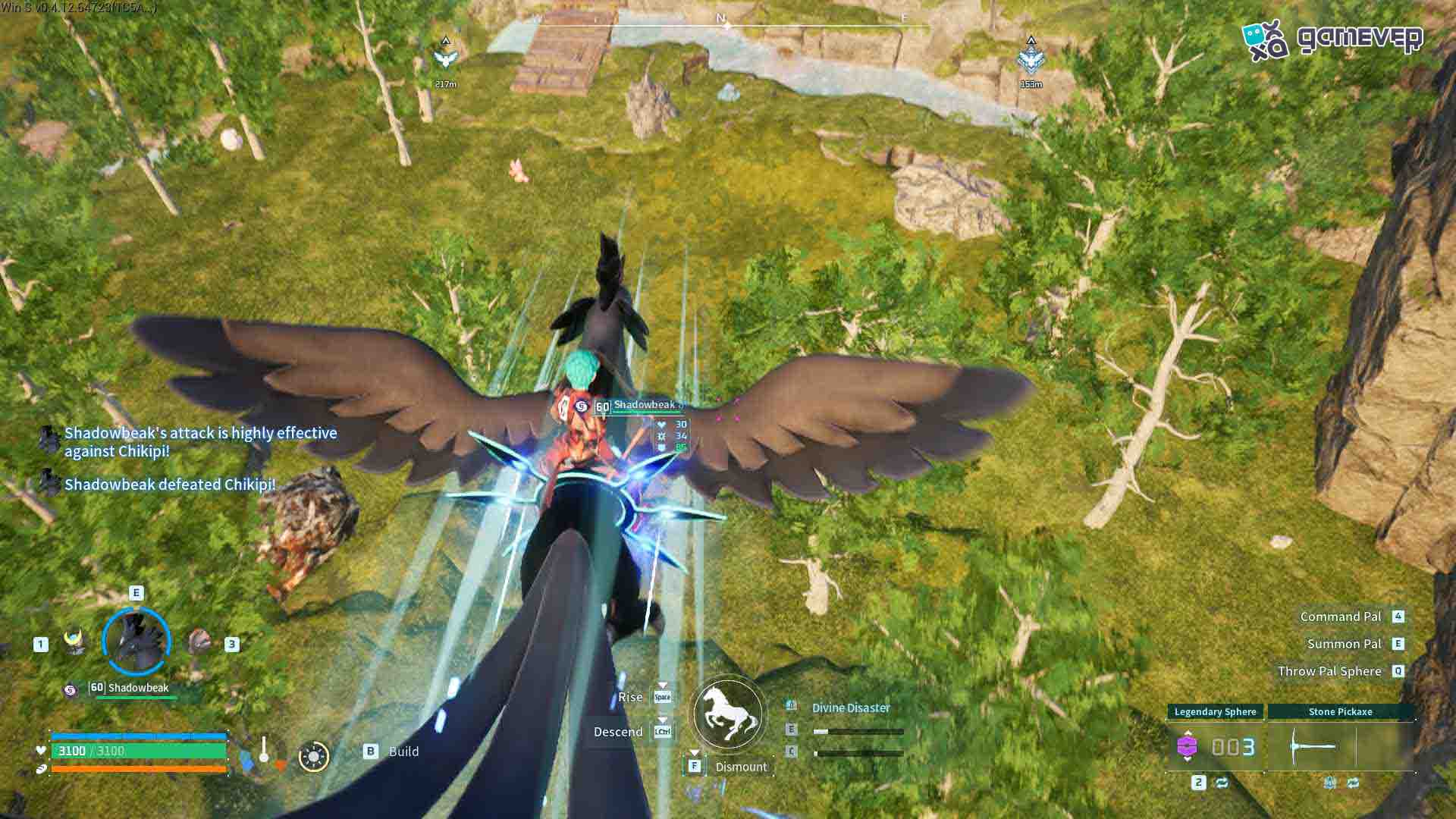Screen dimensions: 1456x819
Task: Click the white horse mount icon
Action: 728,714
